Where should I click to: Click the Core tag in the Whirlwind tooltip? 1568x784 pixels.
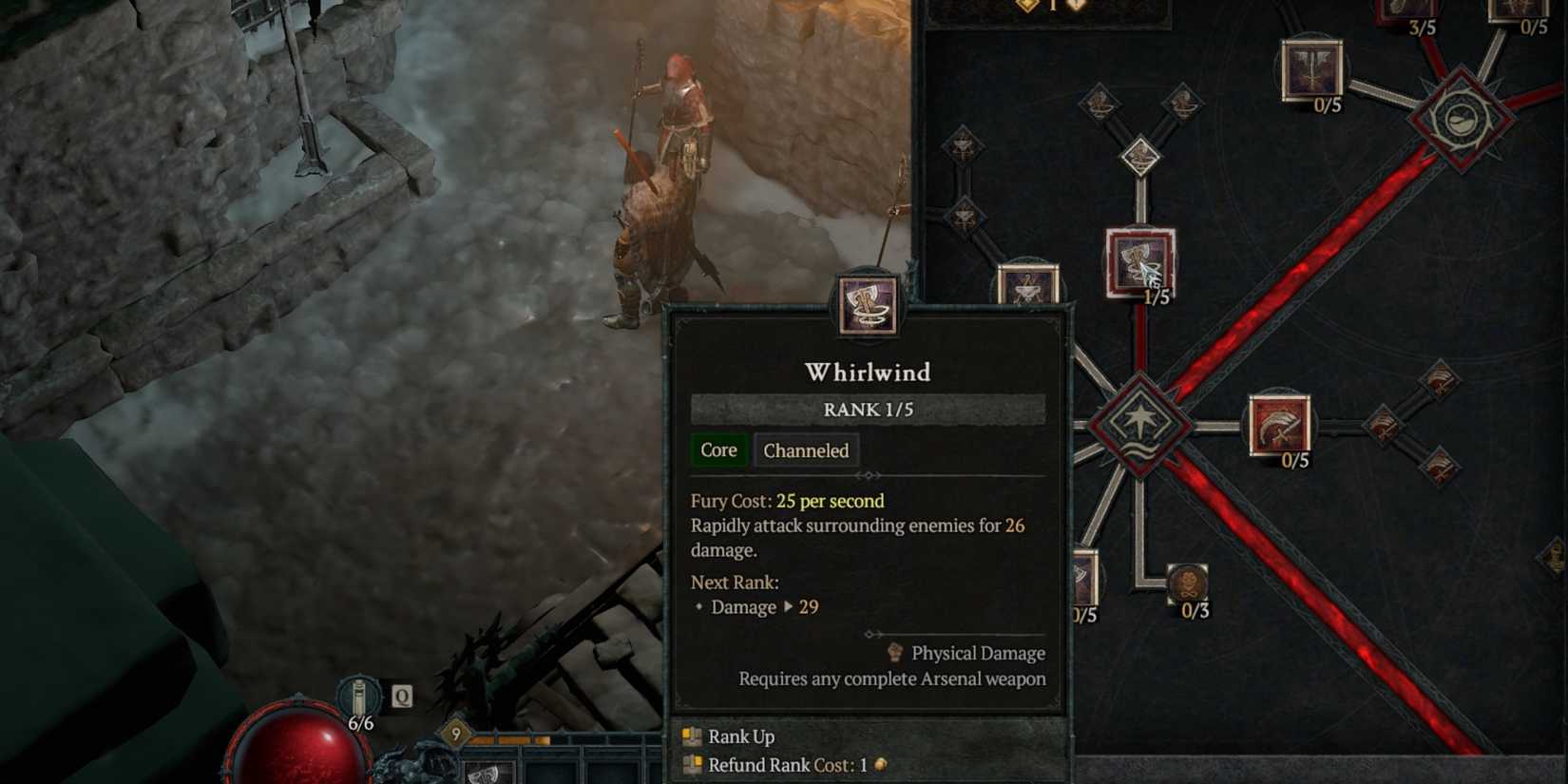[x=718, y=449]
